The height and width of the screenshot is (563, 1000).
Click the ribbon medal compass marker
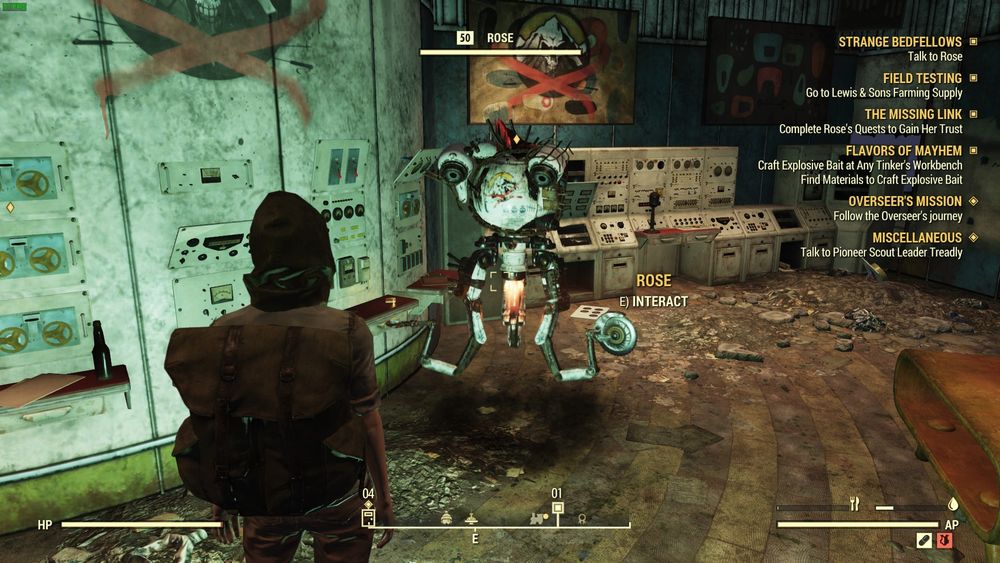click(x=581, y=518)
